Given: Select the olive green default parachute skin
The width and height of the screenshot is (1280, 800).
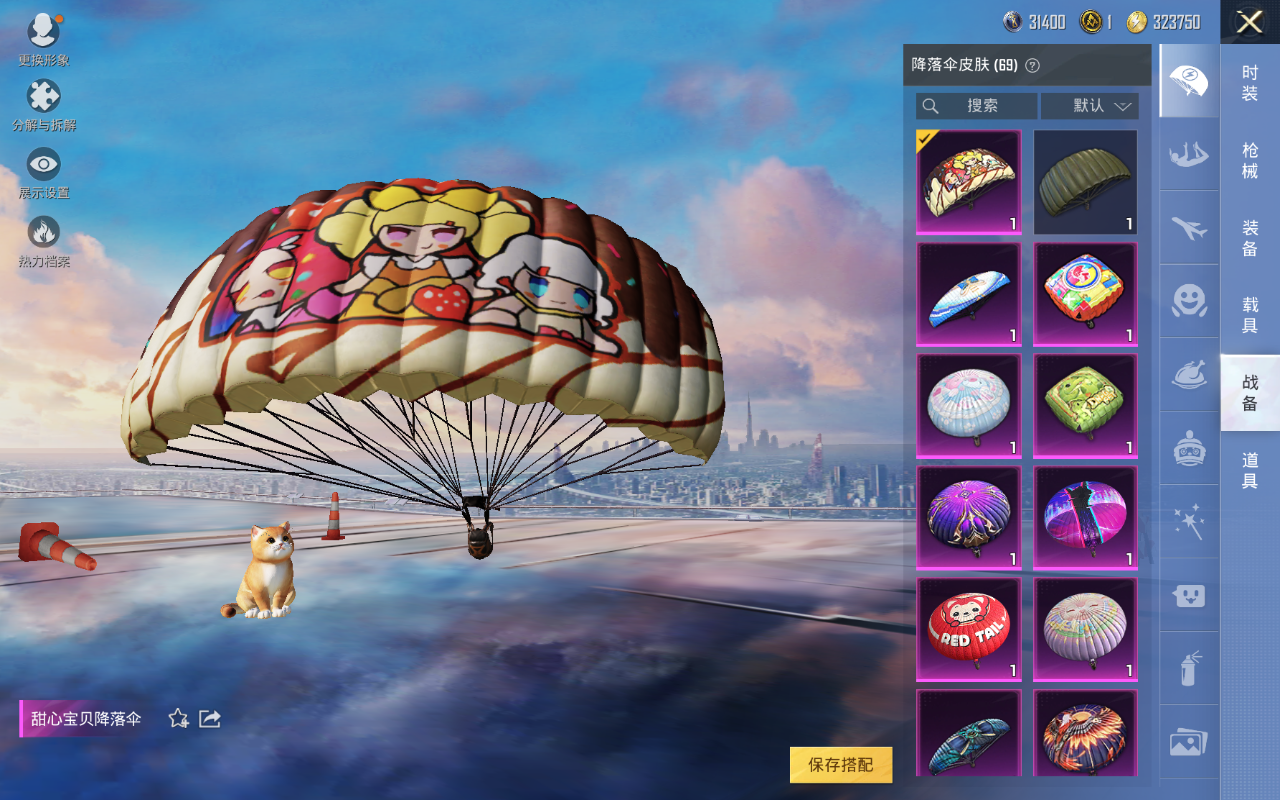Looking at the screenshot, I should pyautogui.click(x=1085, y=182).
